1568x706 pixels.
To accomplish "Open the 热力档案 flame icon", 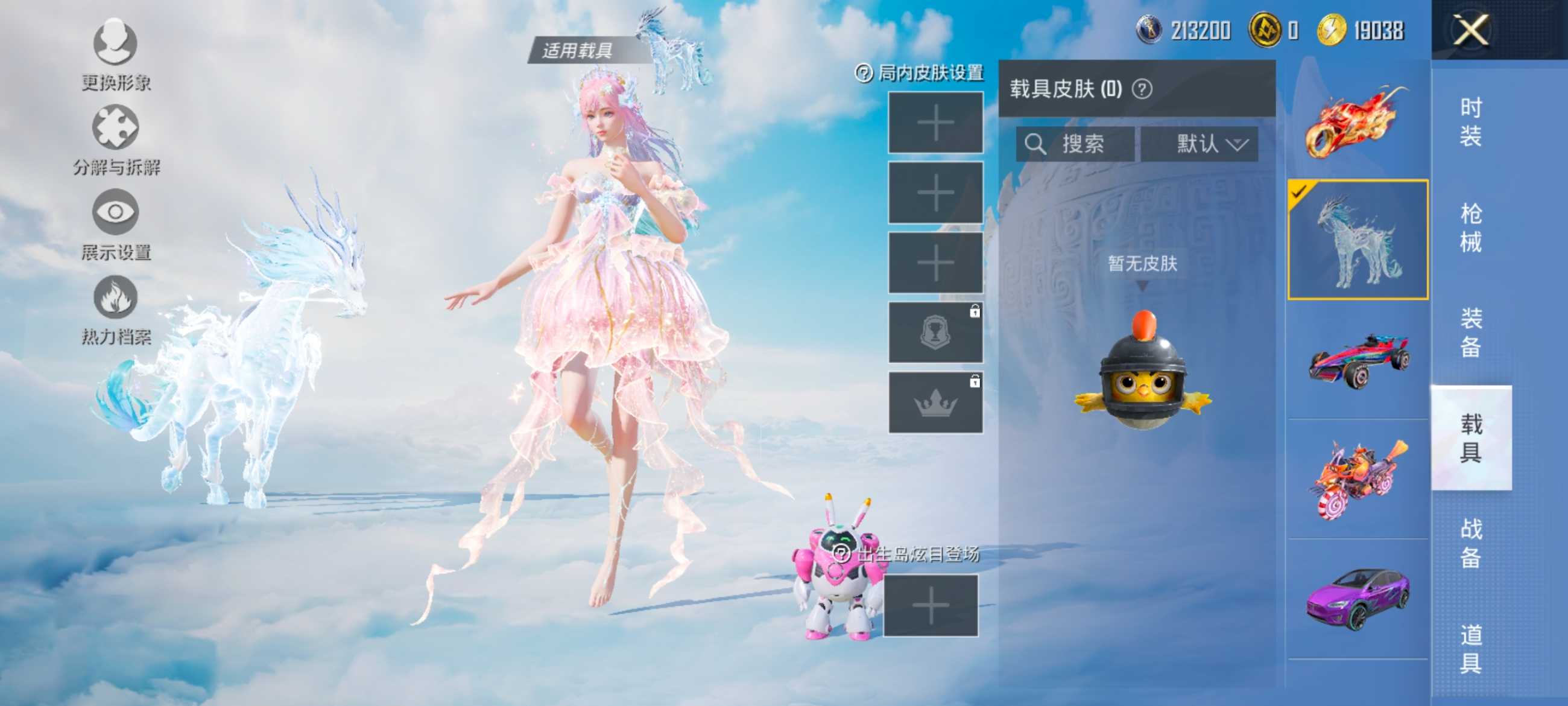I will pyautogui.click(x=115, y=297).
